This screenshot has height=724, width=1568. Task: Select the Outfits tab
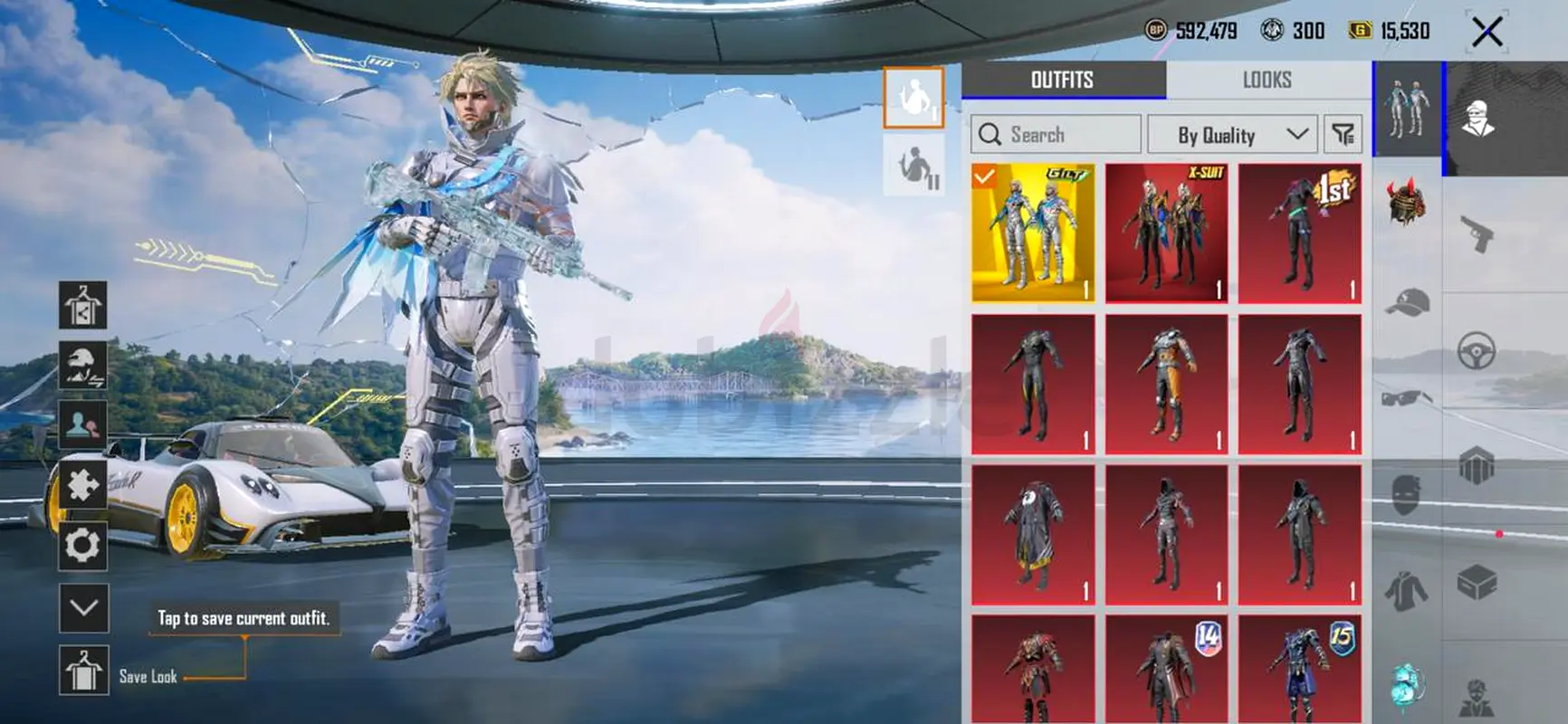click(1063, 80)
